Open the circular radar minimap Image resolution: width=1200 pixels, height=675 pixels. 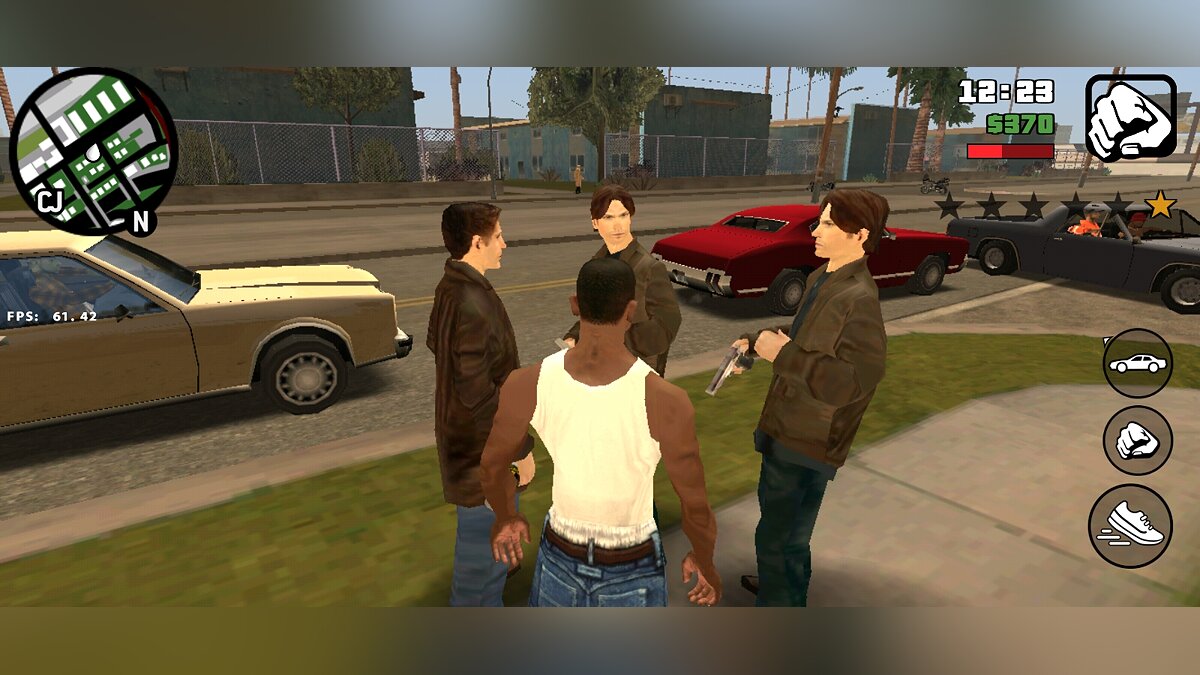point(93,150)
